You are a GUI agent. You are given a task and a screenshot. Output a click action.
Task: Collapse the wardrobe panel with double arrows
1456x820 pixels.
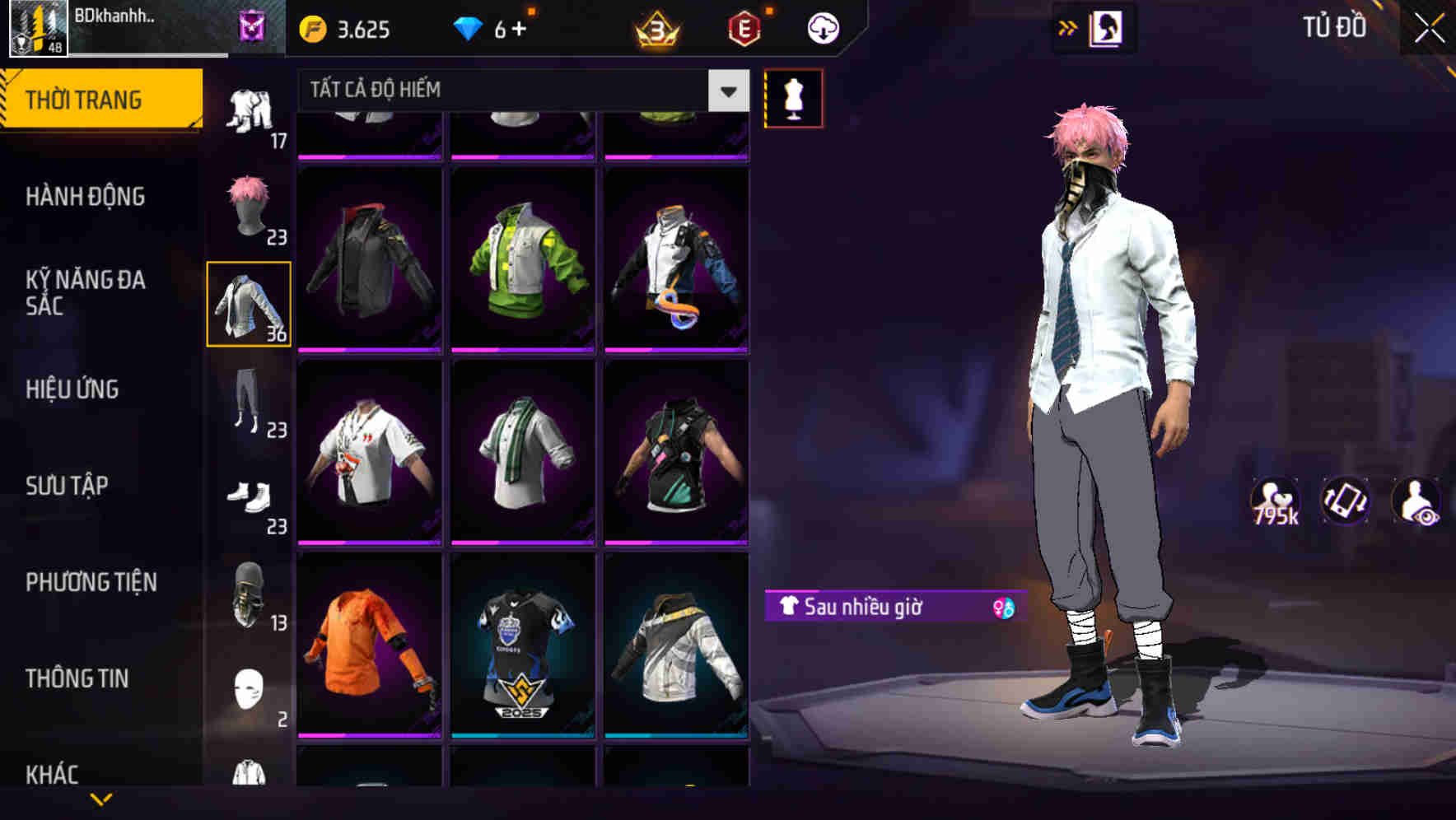tap(1068, 27)
